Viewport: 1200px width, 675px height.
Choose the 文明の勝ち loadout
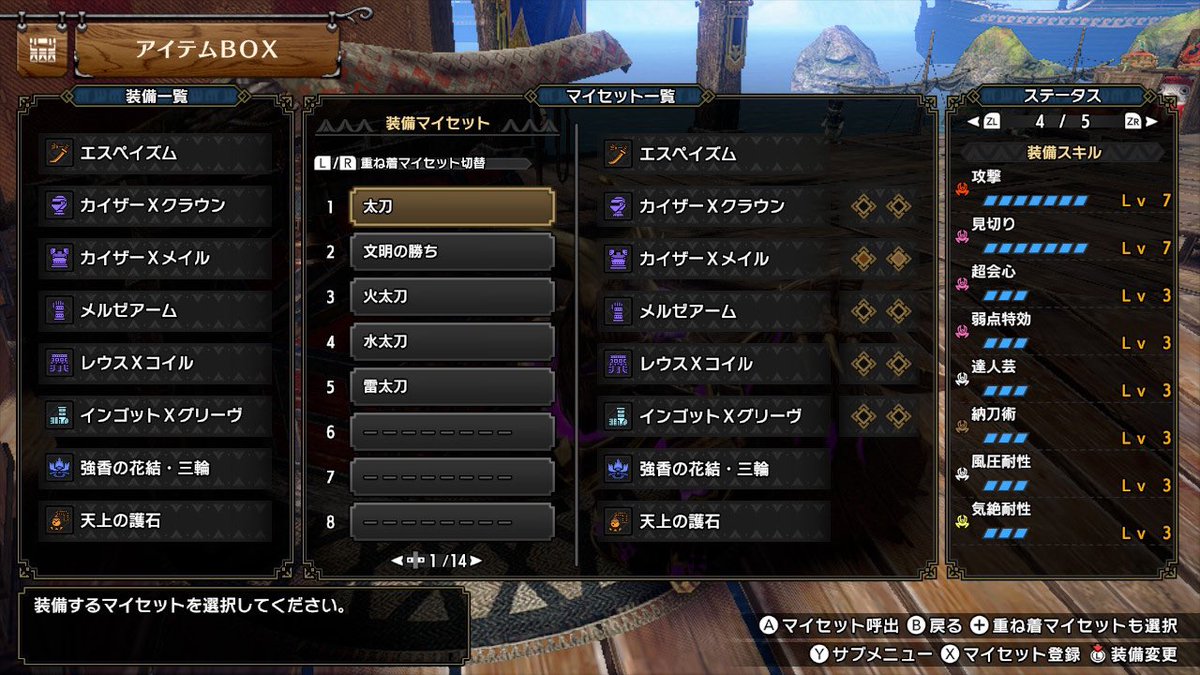point(452,252)
